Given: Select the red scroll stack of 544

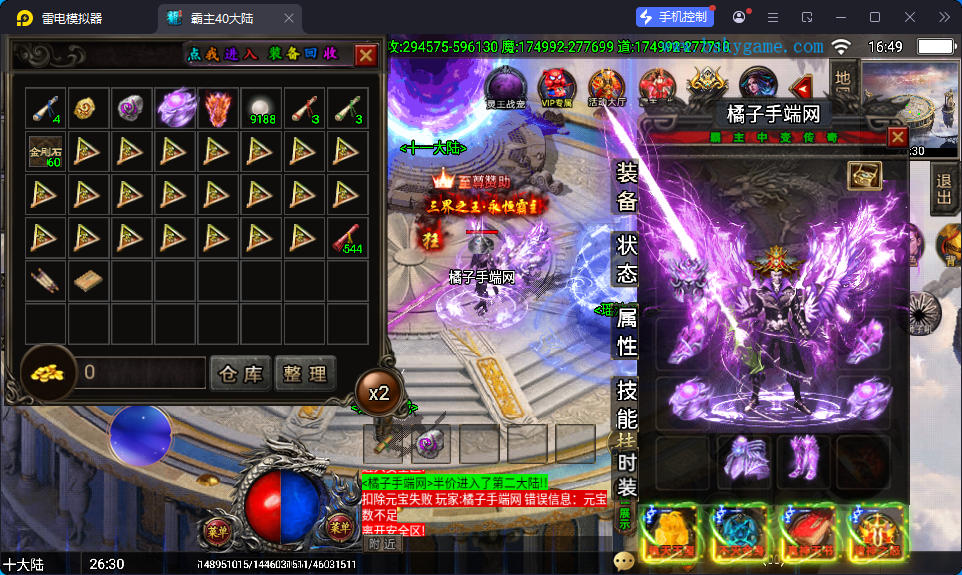Looking at the screenshot, I should pyautogui.click(x=348, y=238).
